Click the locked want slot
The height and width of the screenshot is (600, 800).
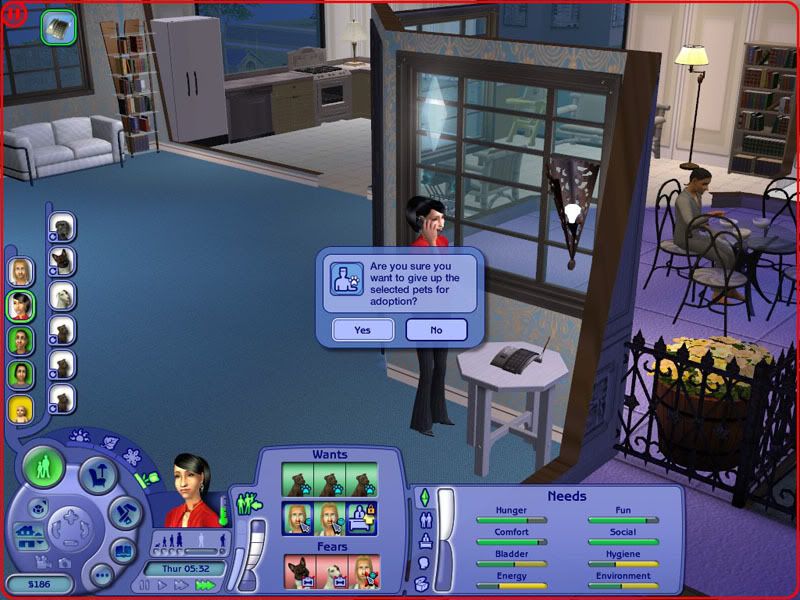pos(361,518)
